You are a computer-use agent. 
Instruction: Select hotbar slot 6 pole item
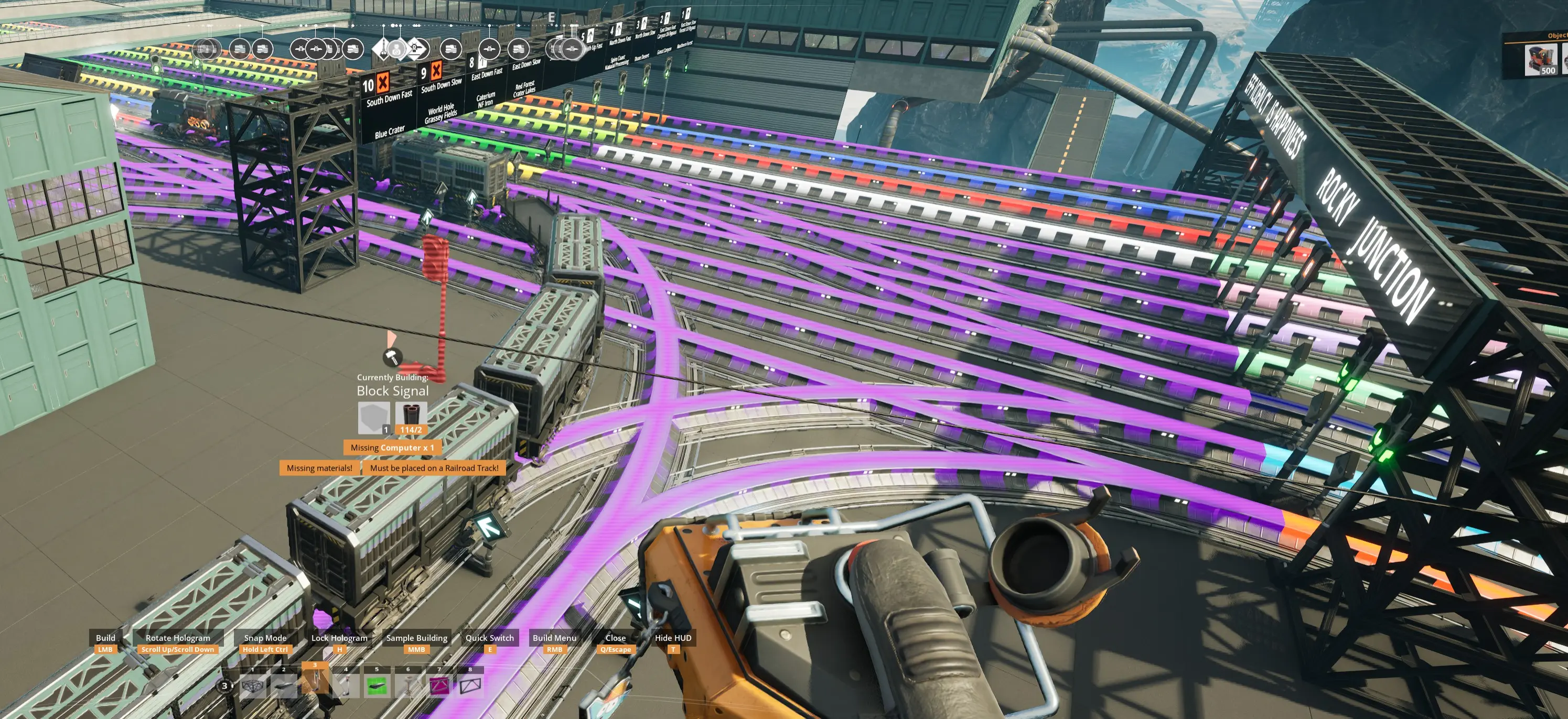pyautogui.click(x=408, y=685)
